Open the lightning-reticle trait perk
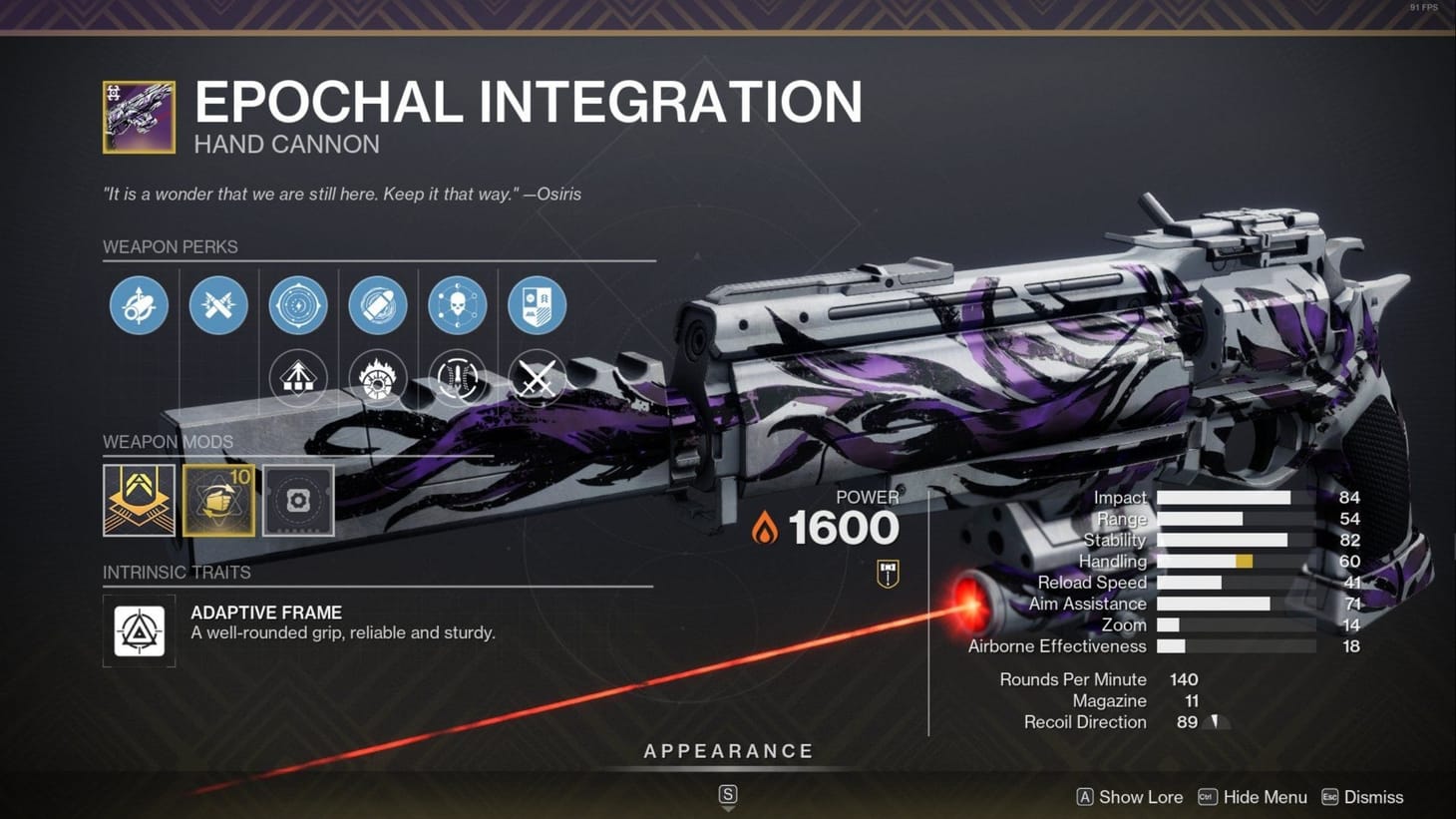This screenshot has width=1456, height=819. (x=298, y=305)
